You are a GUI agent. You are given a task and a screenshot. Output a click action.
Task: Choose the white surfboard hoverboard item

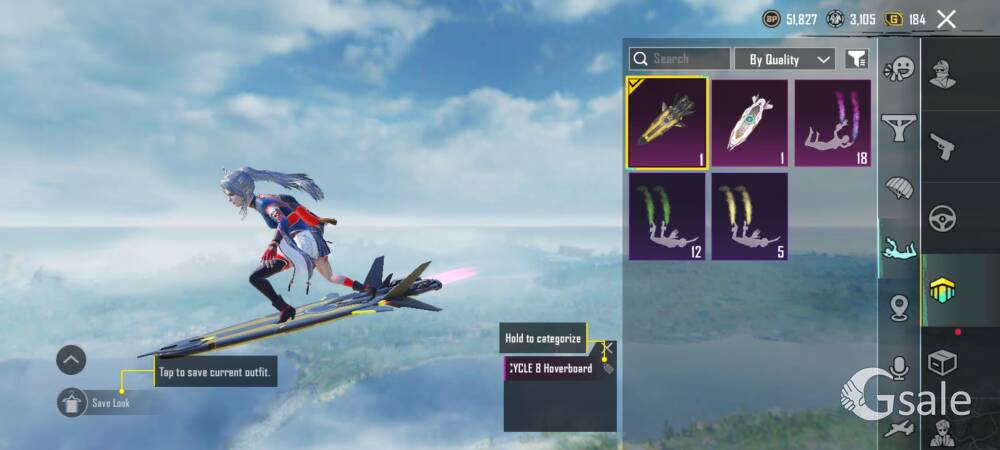click(749, 123)
